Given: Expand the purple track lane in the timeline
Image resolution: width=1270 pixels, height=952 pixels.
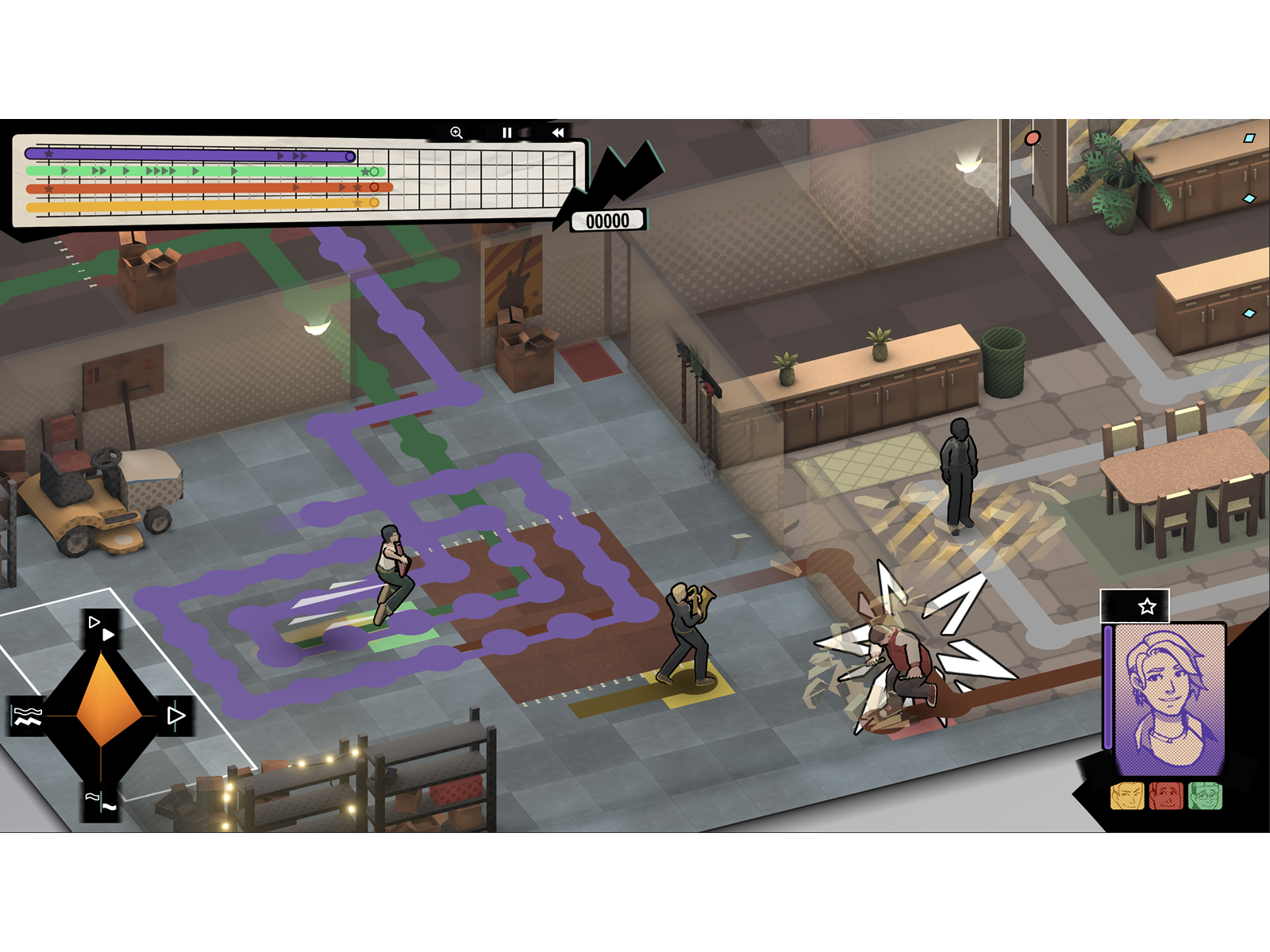Looking at the screenshot, I should (x=198, y=155).
